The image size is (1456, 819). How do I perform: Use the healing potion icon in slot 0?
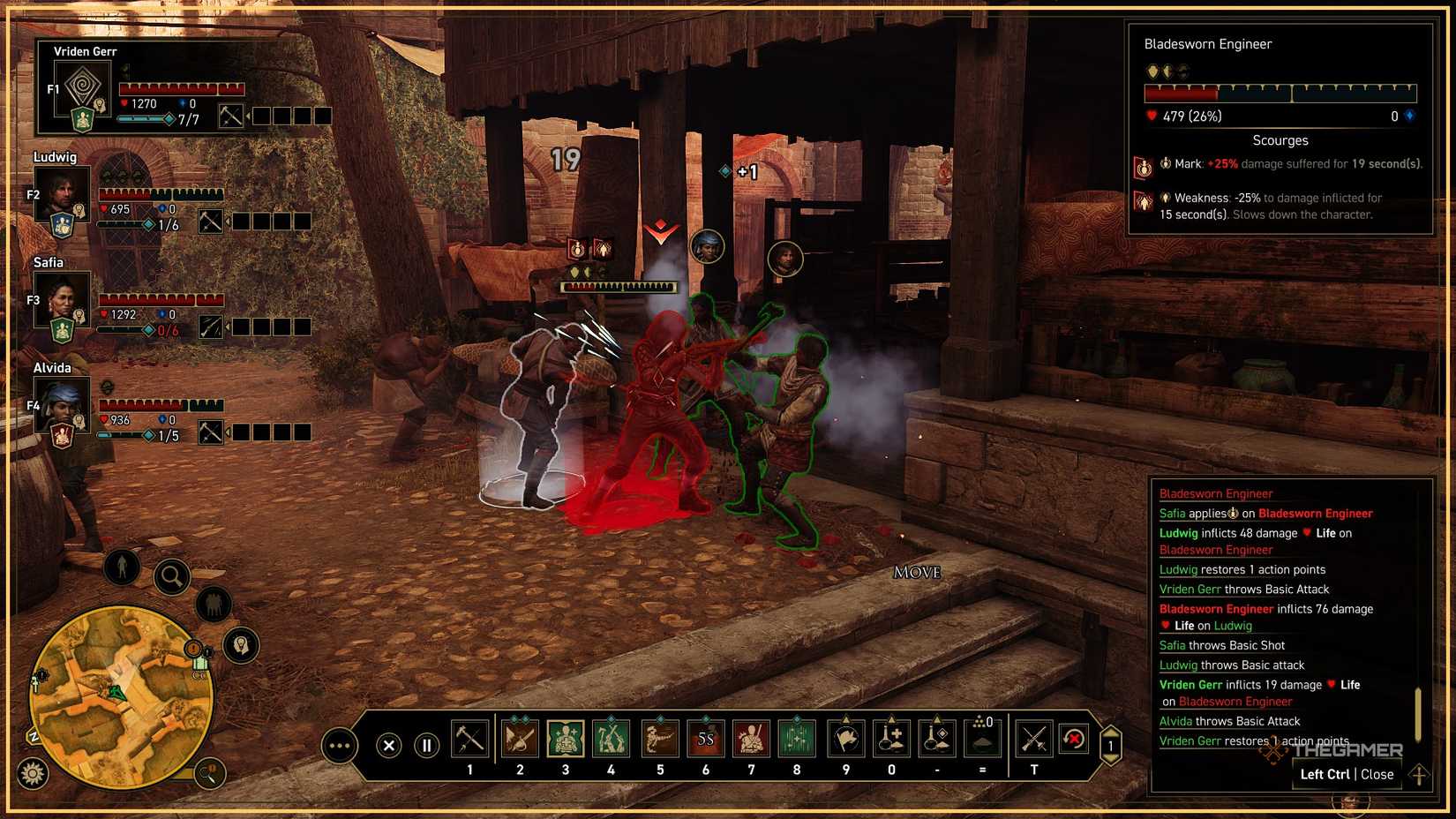892,740
